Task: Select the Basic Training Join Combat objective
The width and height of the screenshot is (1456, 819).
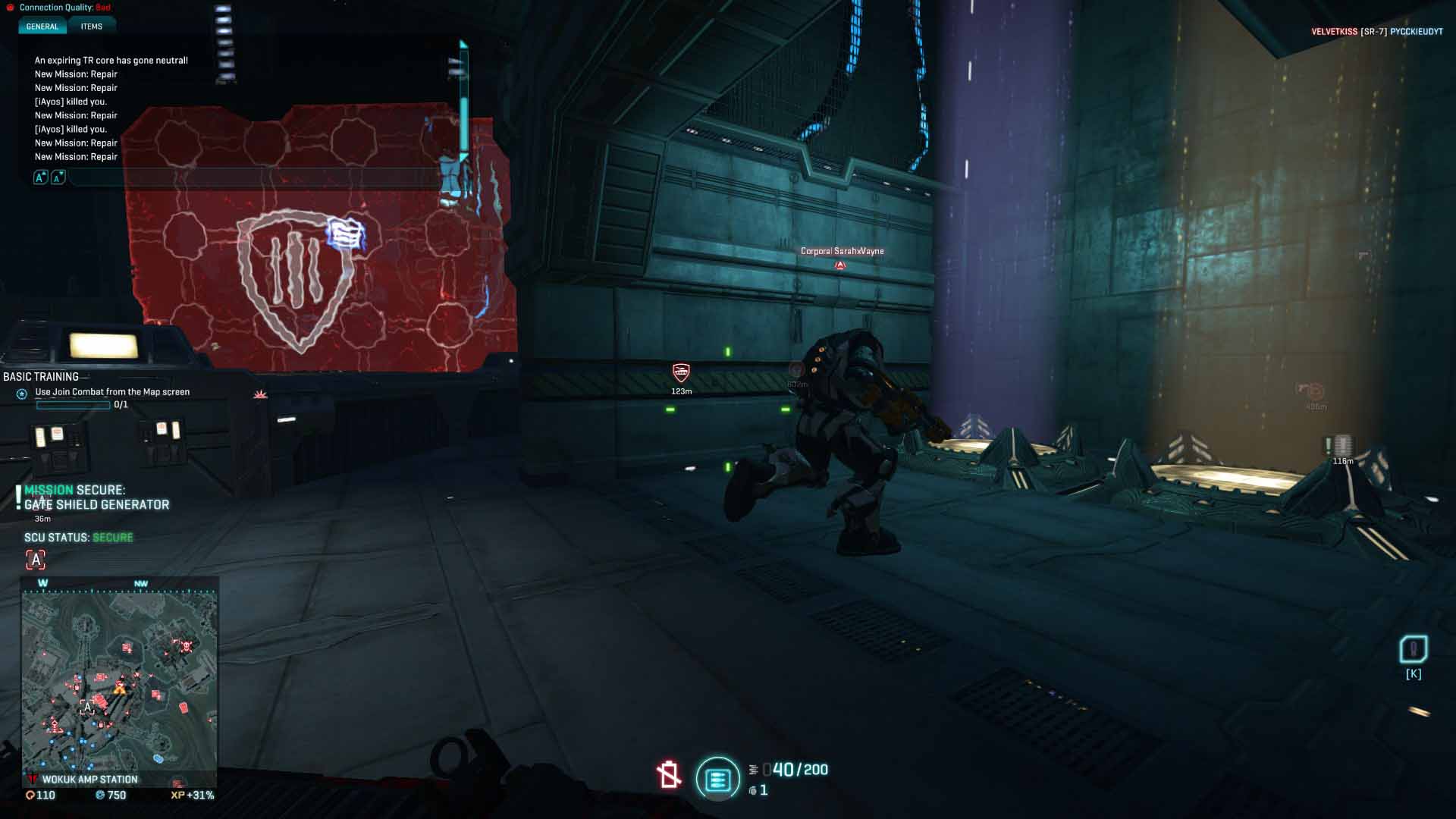Action: [112, 392]
